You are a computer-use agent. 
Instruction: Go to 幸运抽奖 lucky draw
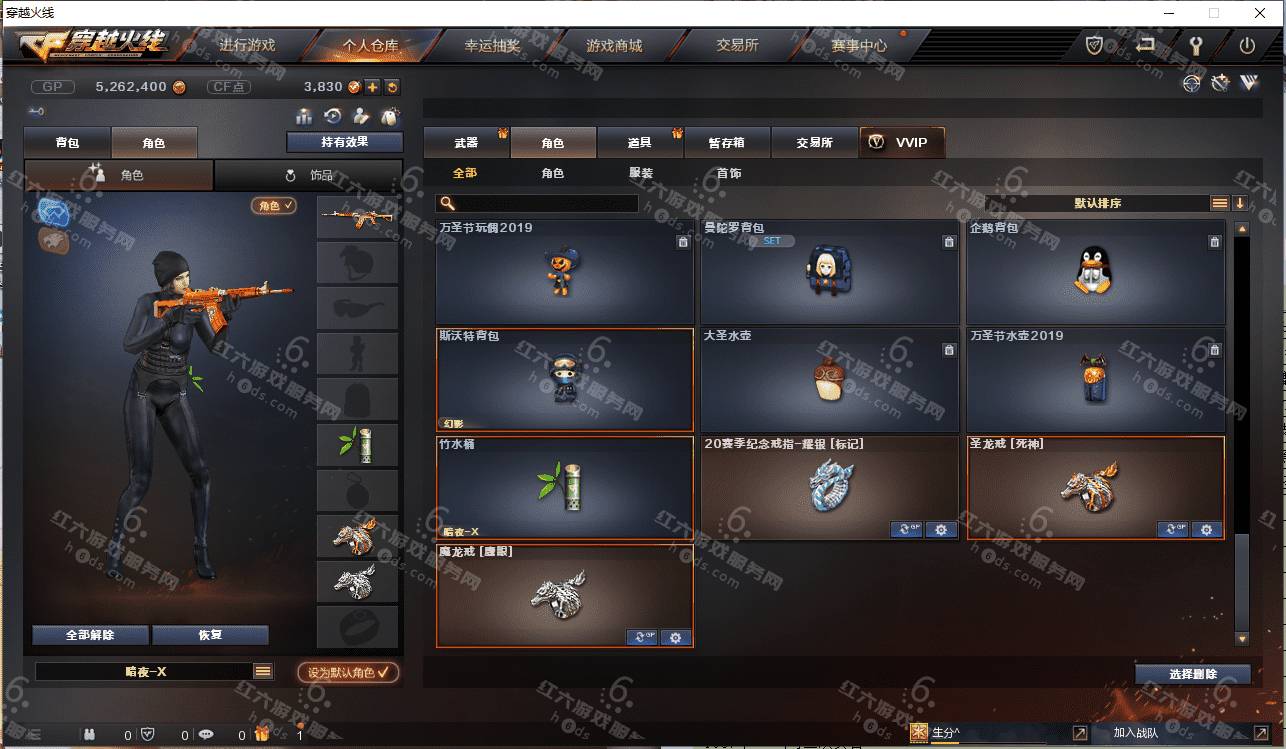492,45
